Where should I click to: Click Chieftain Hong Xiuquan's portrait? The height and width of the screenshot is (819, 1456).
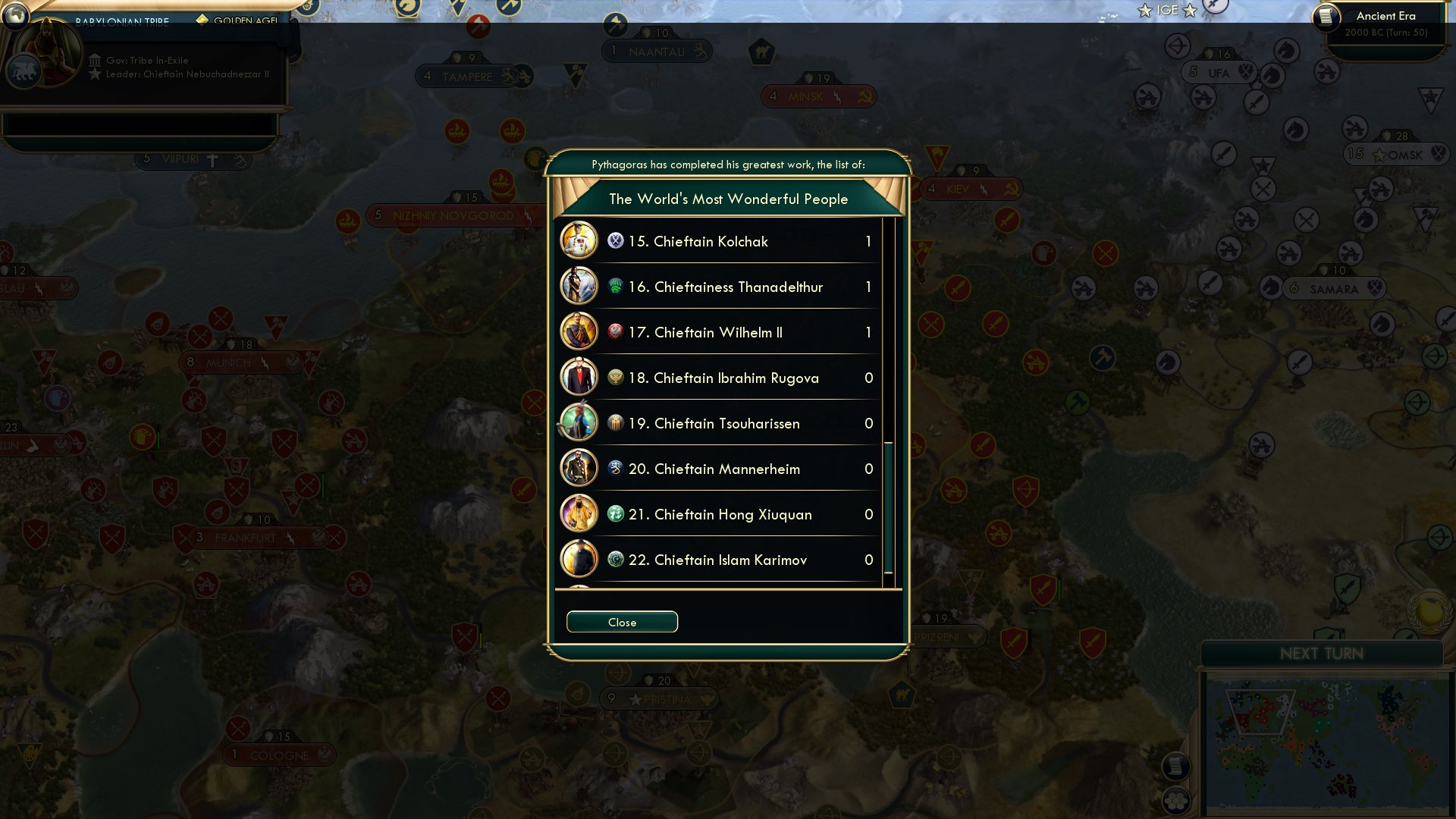[579, 514]
